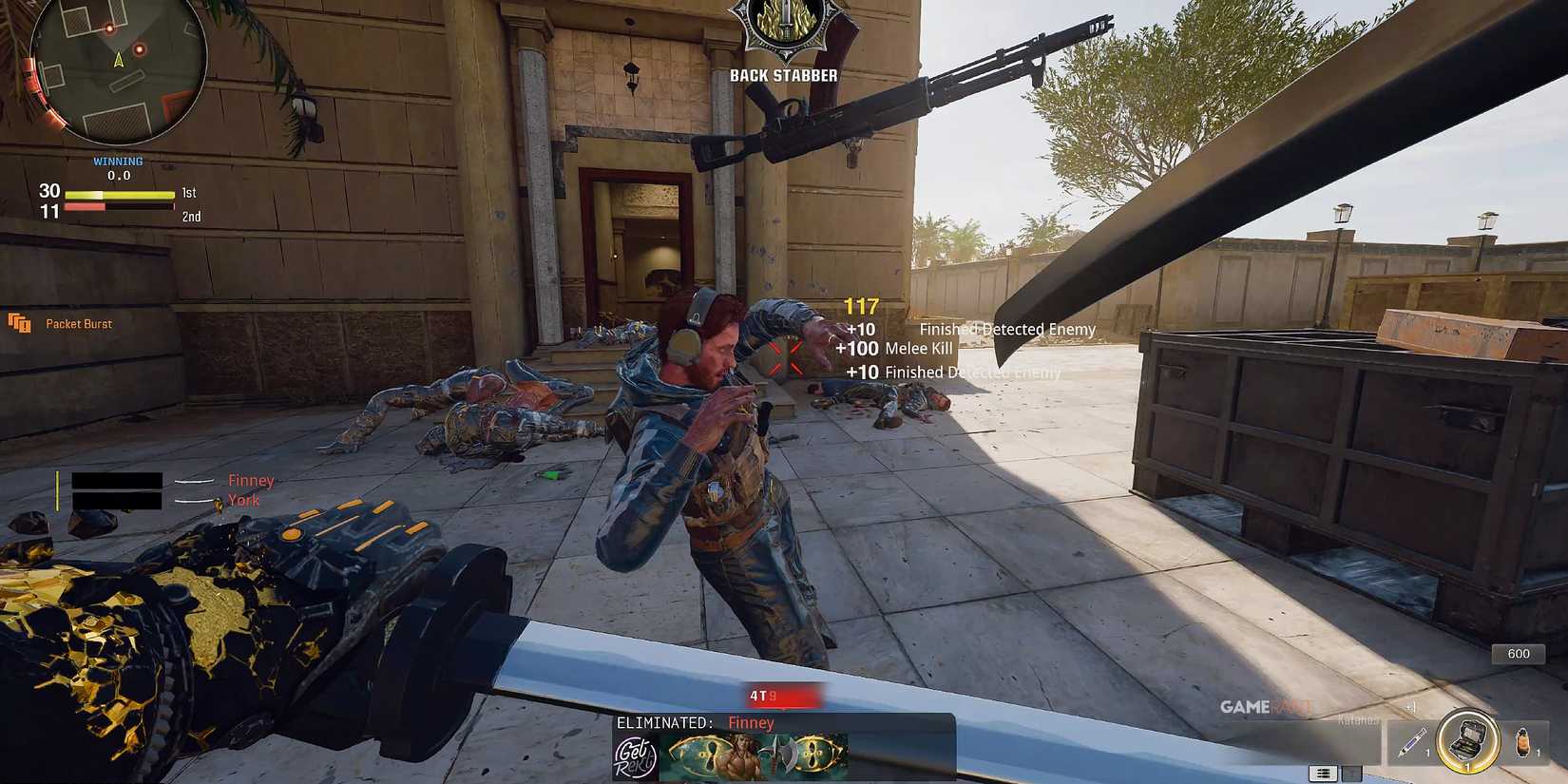Open the highlighted equipment case icon

[1469, 740]
